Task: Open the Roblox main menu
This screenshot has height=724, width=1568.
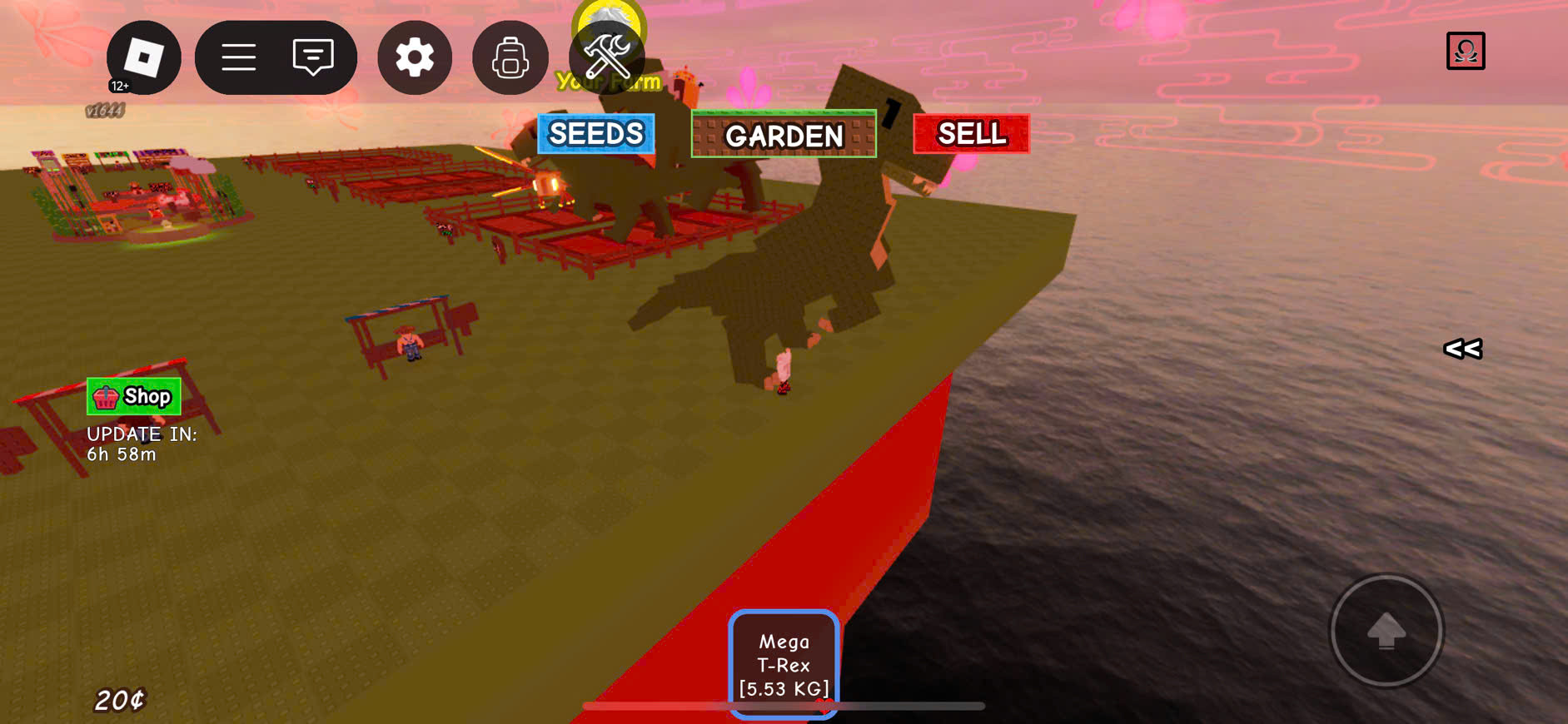Action: pos(143,57)
